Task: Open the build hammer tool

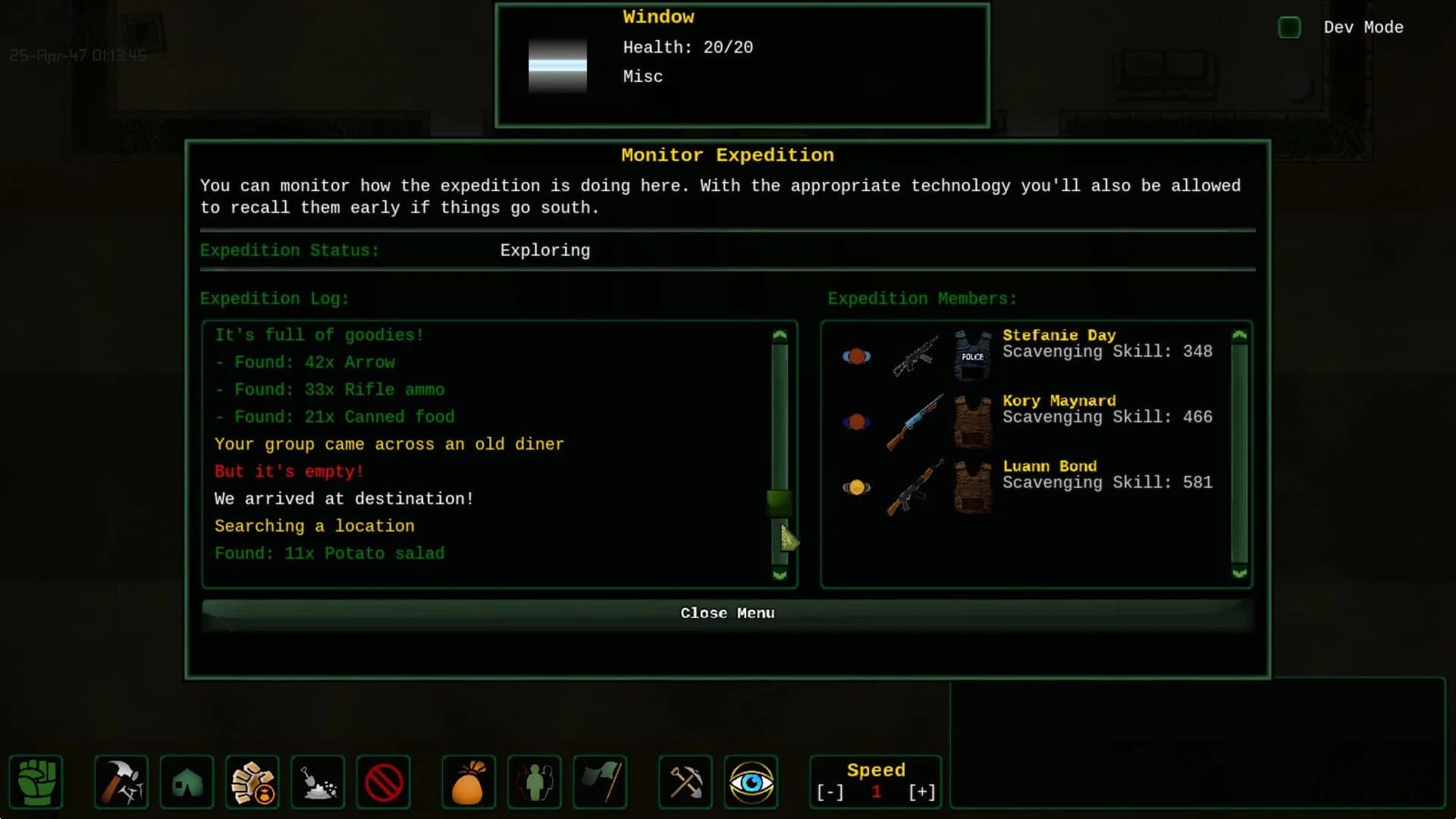Action: [x=121, y=782]
